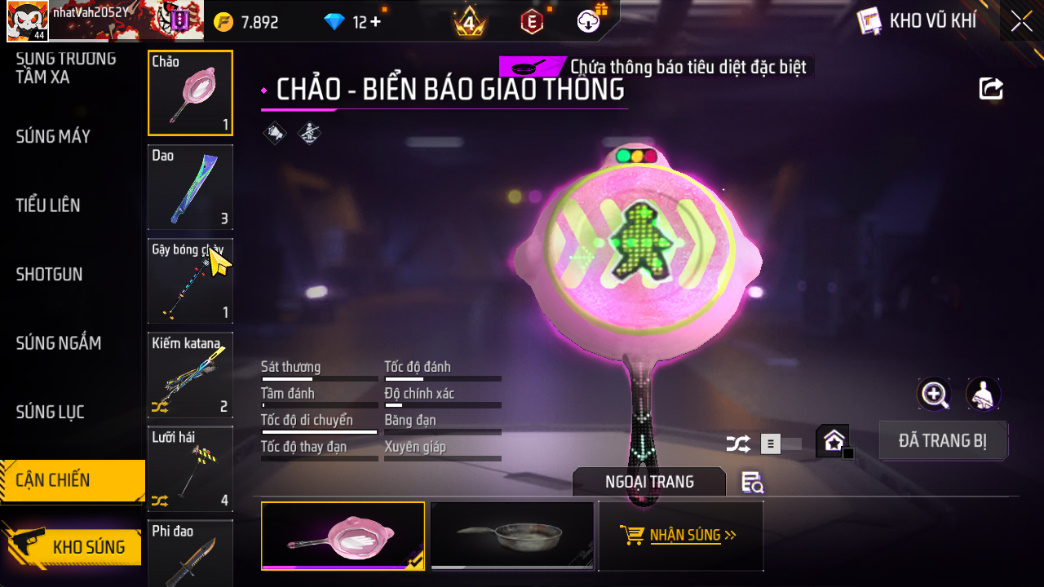Select the SÚNG LỤC pistol category
The image size is (1044, 587).
click(x=50, y=412)
